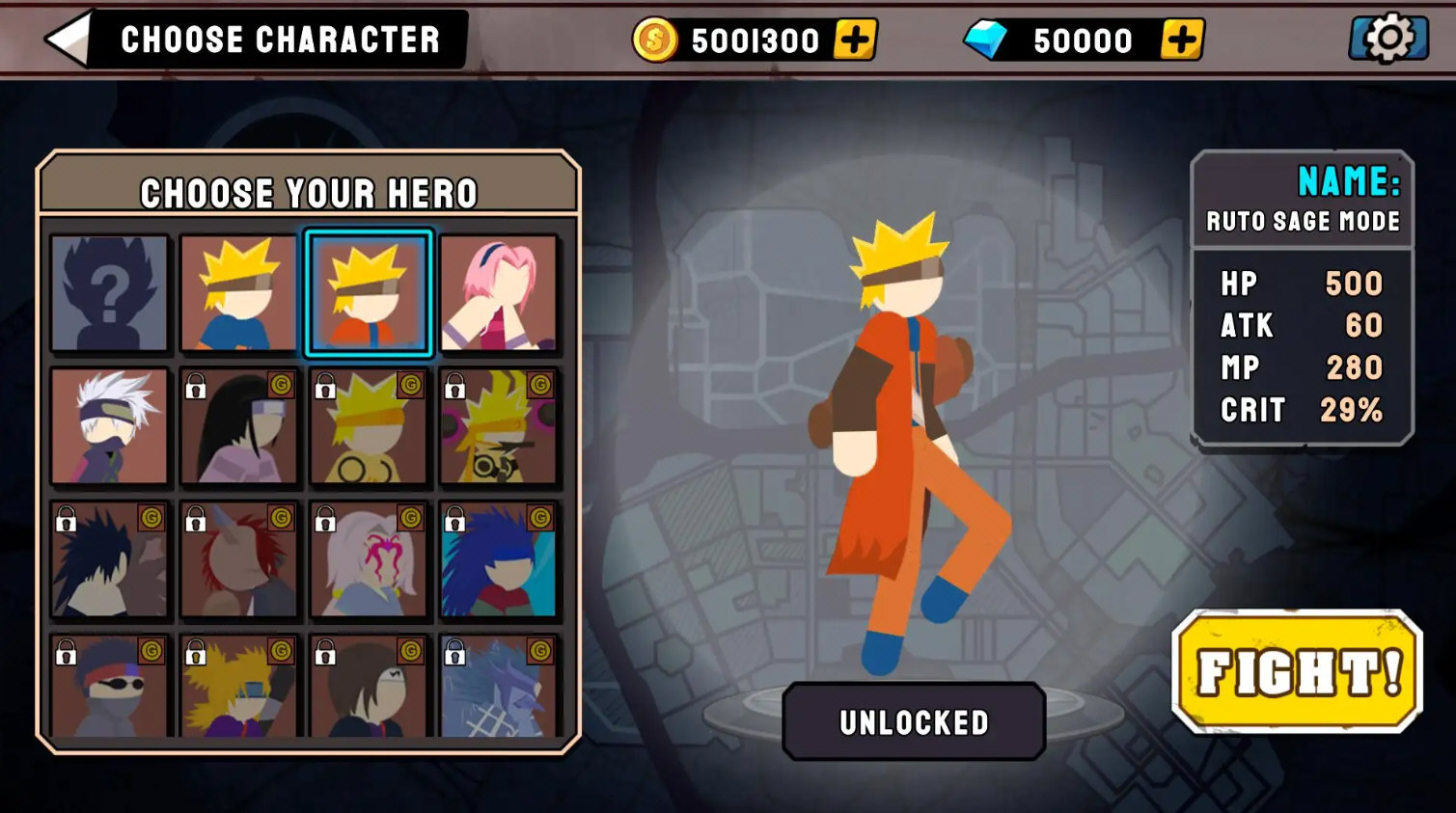Pick the pink-haired girl hero
The width and height of the screenshot is (1456, 813).
[x=499, y=293]
